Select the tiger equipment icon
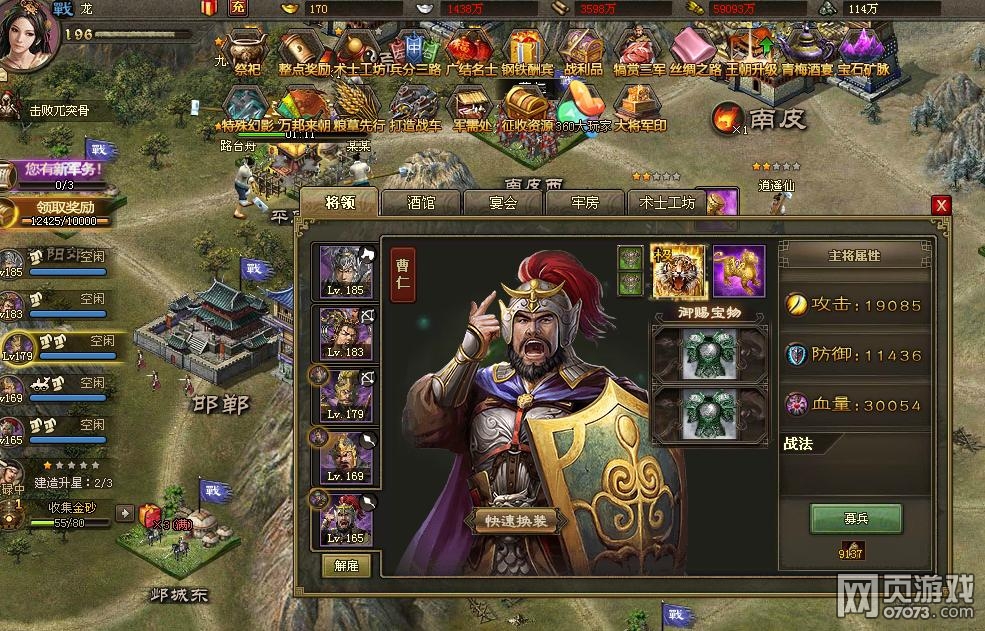Viewport: 985px width, 631px height. point(677,271)
